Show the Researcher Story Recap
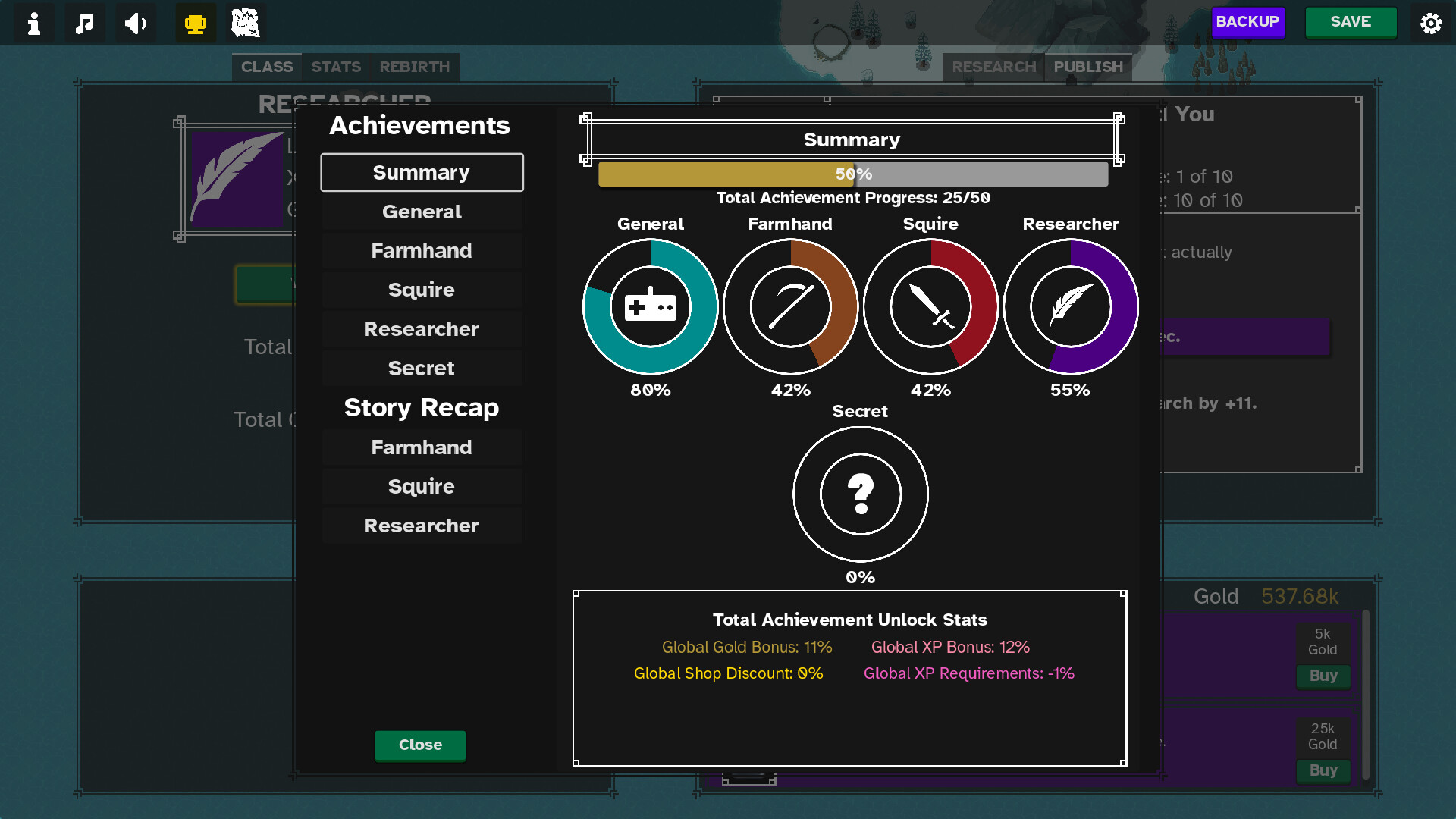The image size is (1456, 819). [422, 526]
